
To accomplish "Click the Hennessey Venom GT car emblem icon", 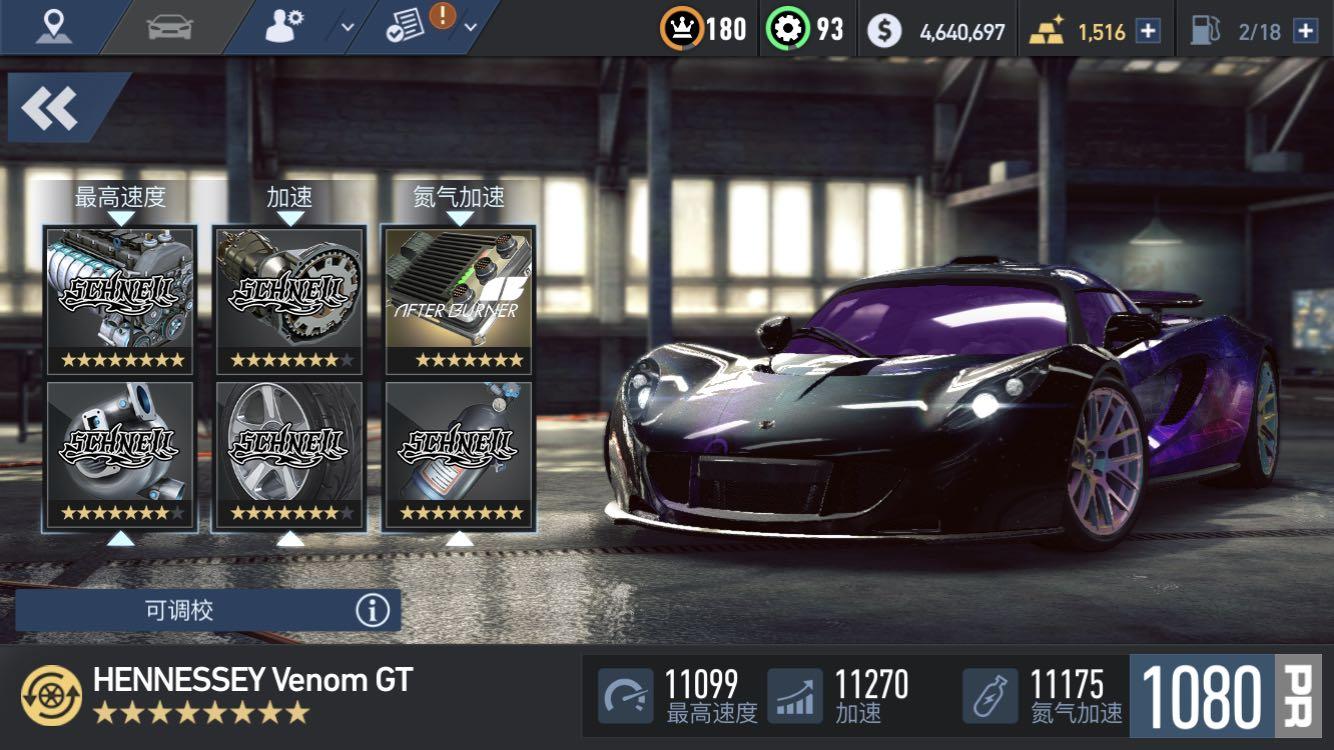I will tap(51, 695).
